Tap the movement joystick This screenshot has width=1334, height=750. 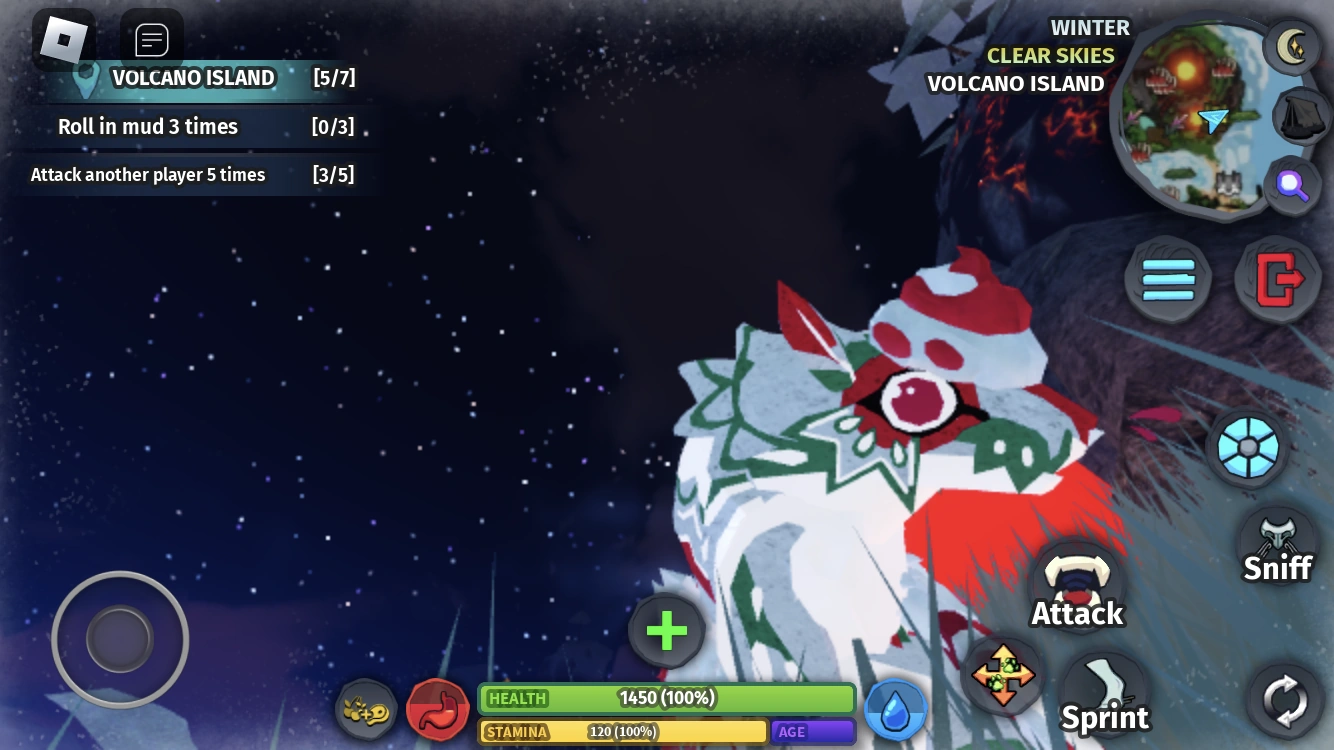pyautogui.click(x=120, y=639)
